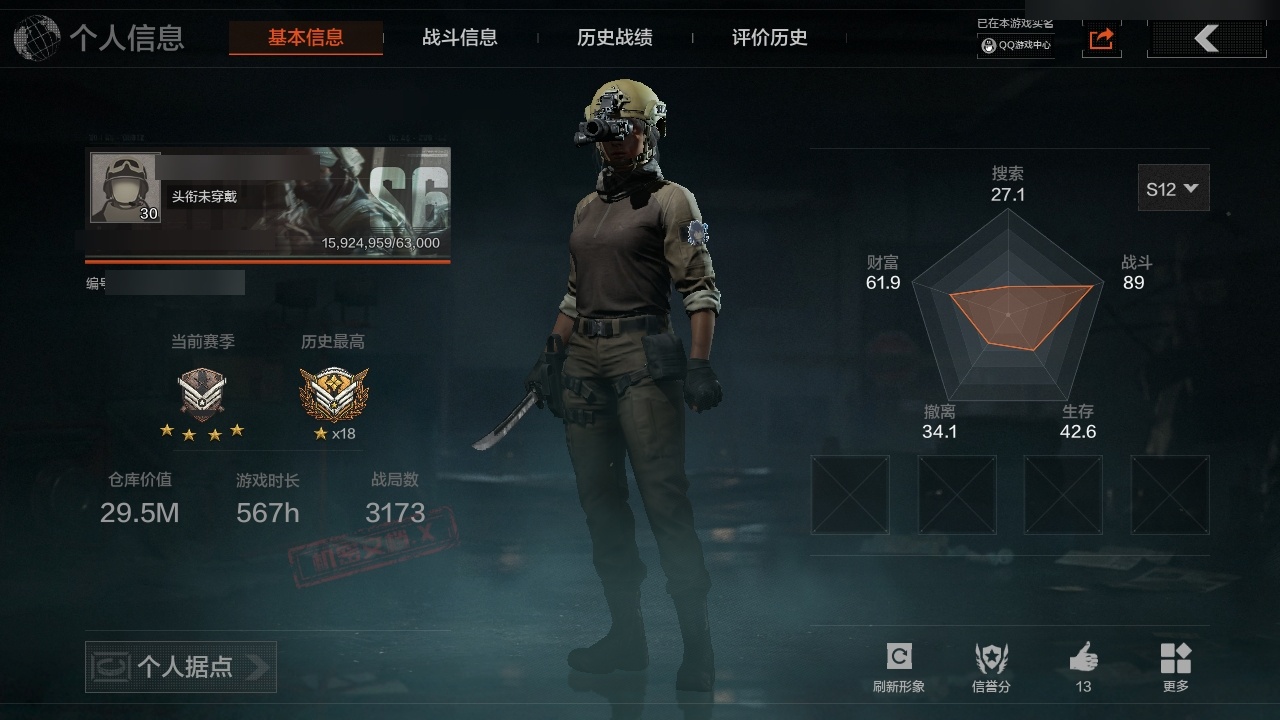Select the 评价历史 tab
Image resolution: width=1280 pixels, height=720 pixels.
(770, 38)
